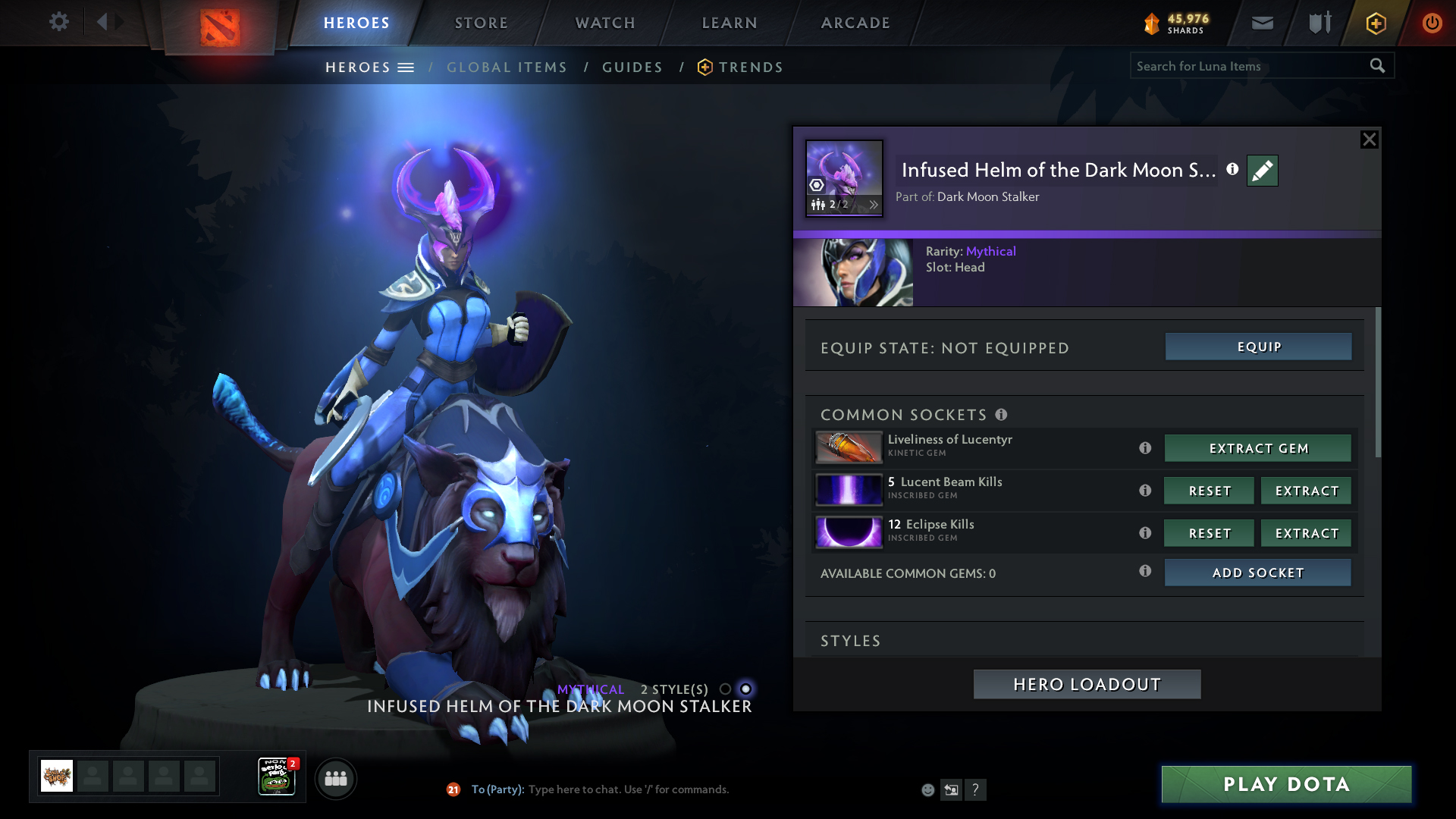The image size is (1456, 819).
Task: Open the Guides section
Action: (632, 67)
